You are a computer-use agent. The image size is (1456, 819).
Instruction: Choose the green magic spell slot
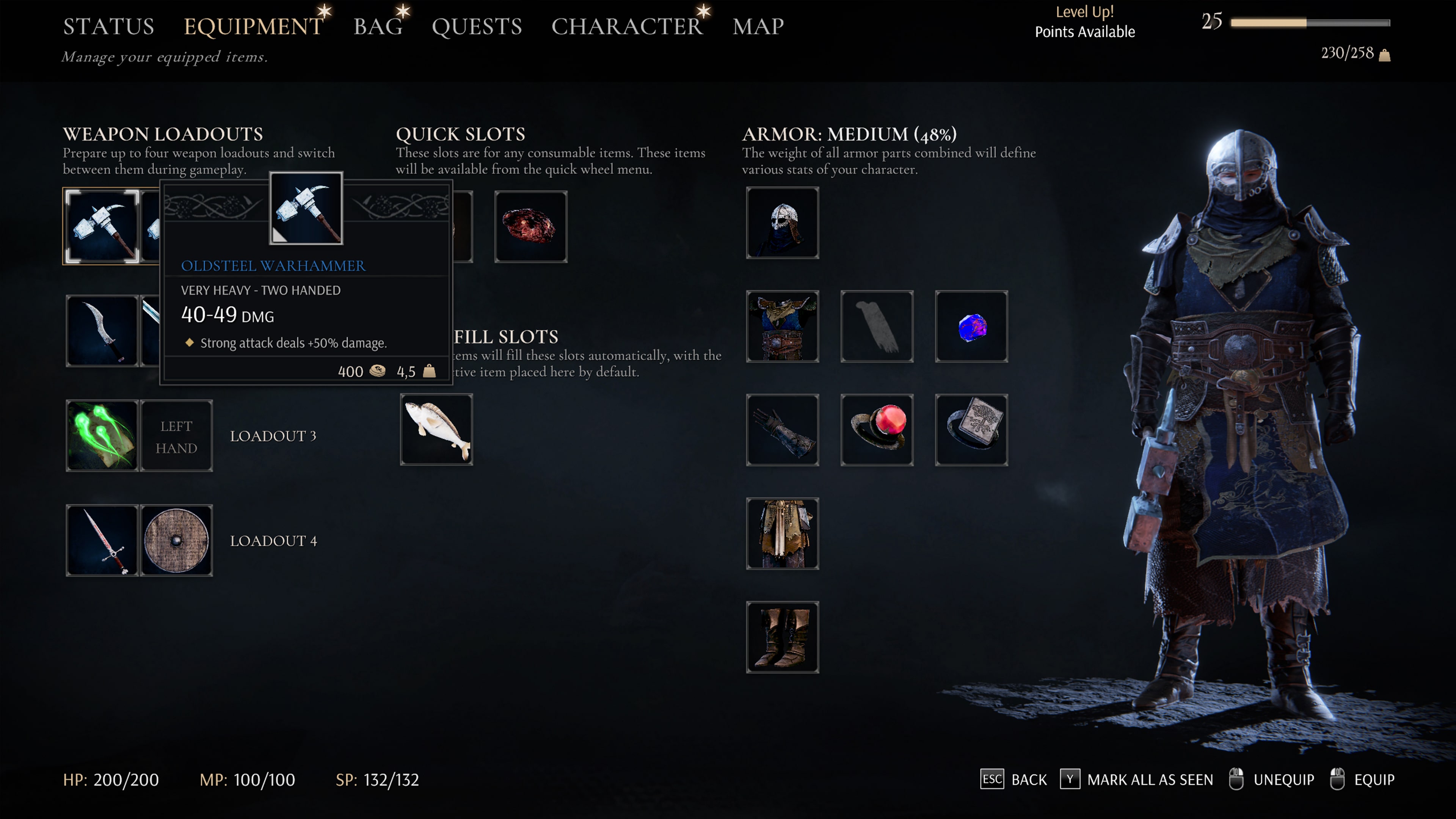click(102, 435)
